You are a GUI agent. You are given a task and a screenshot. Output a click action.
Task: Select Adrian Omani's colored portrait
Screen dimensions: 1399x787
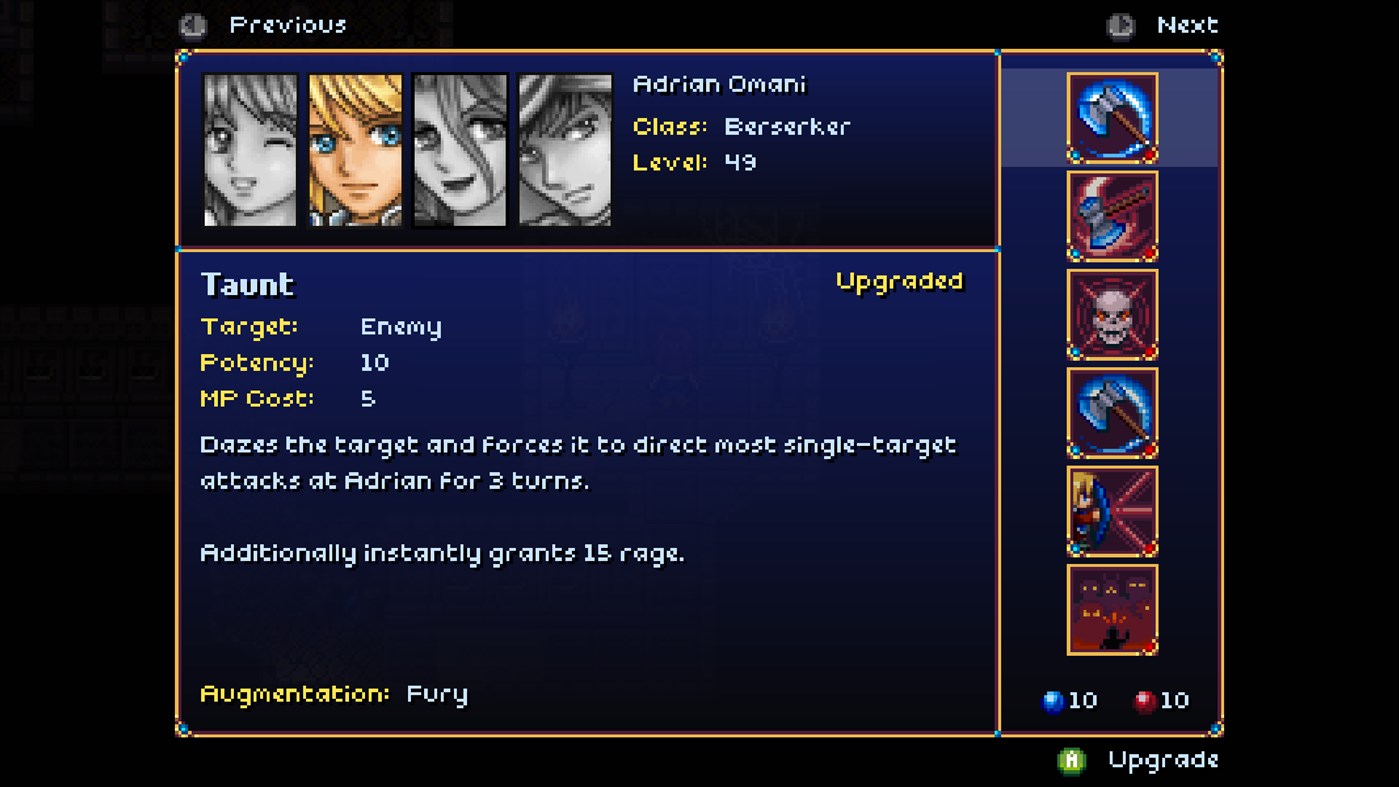point(355,149)
